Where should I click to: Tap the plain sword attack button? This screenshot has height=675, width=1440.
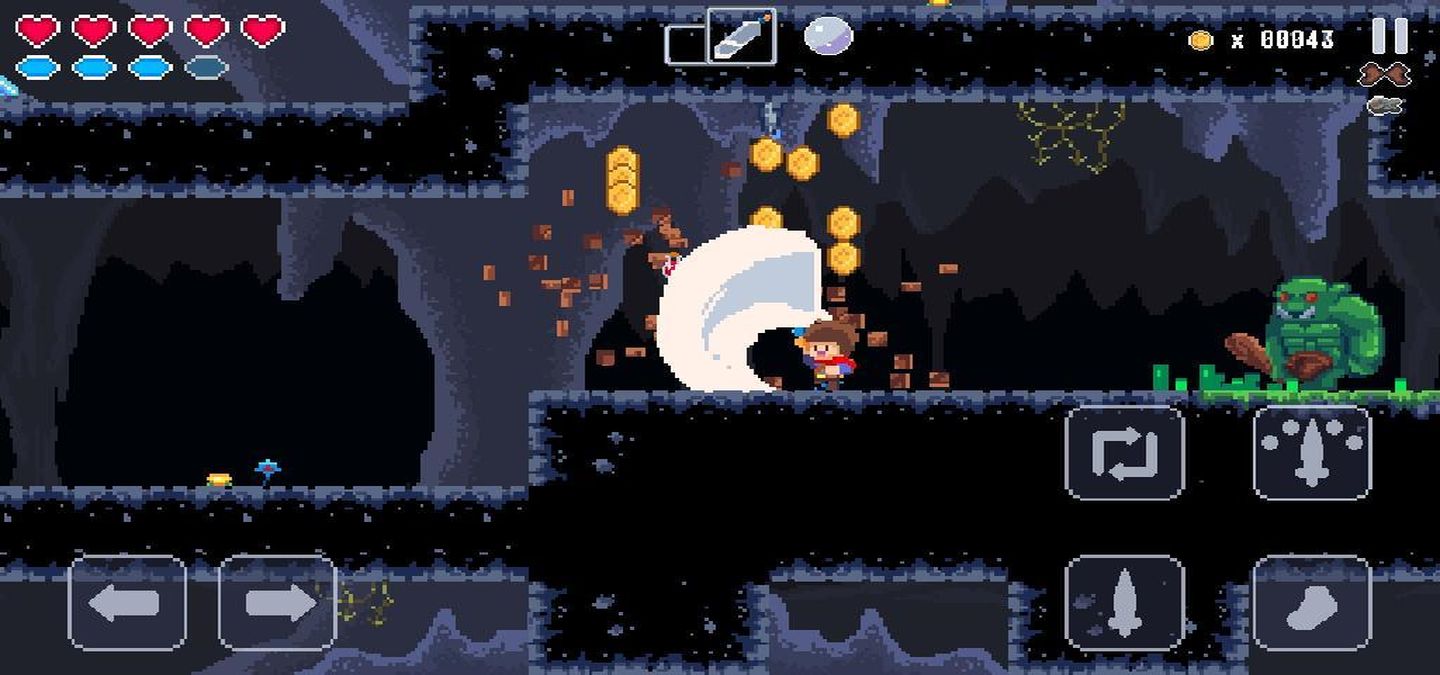[x=1124, y=603]
